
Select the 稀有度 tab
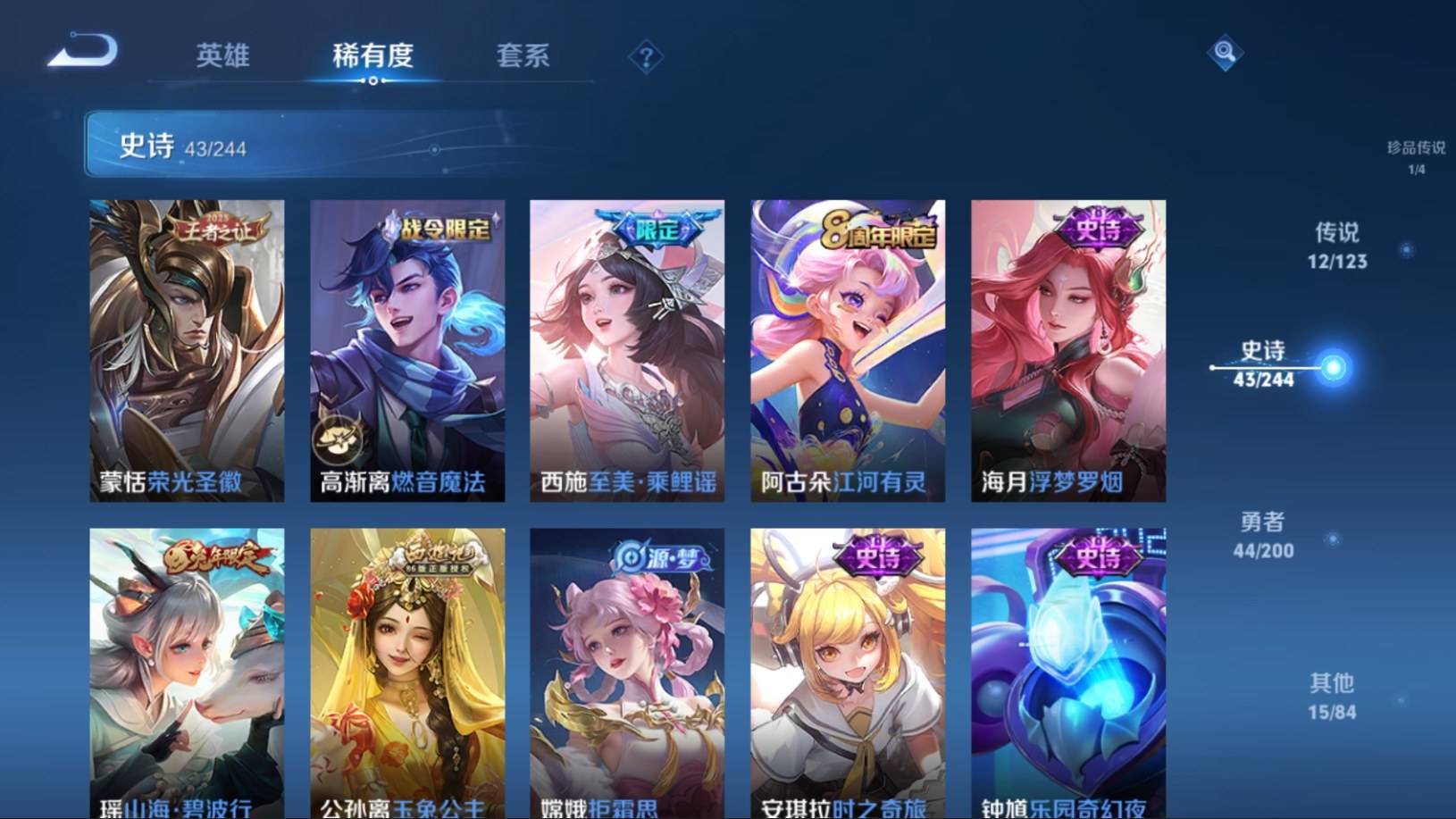(372, 55)
